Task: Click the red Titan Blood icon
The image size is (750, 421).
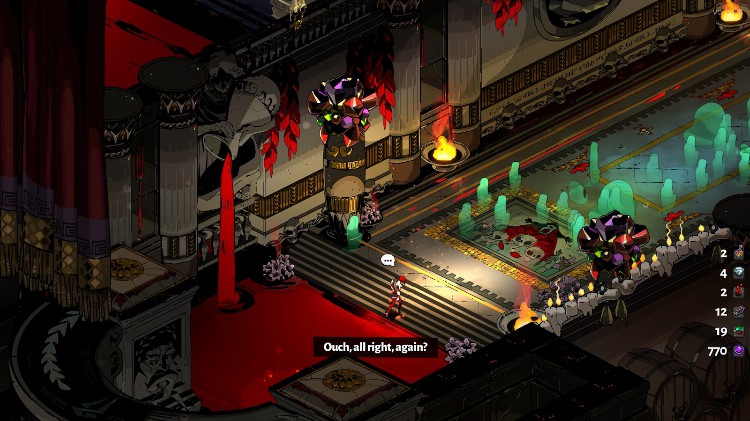Action: pos(740,291)
